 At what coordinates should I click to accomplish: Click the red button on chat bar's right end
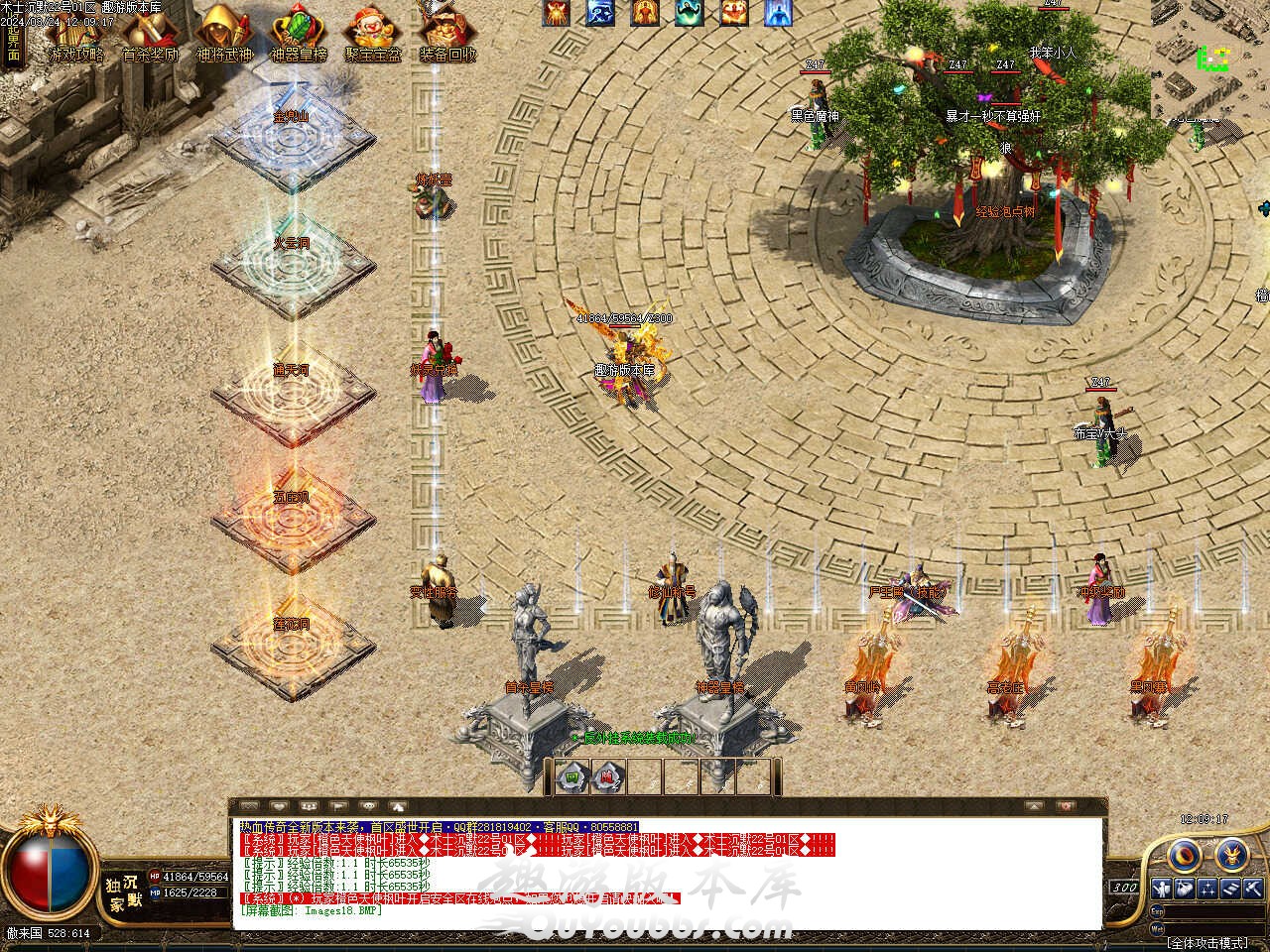(x=1065, y=807)
